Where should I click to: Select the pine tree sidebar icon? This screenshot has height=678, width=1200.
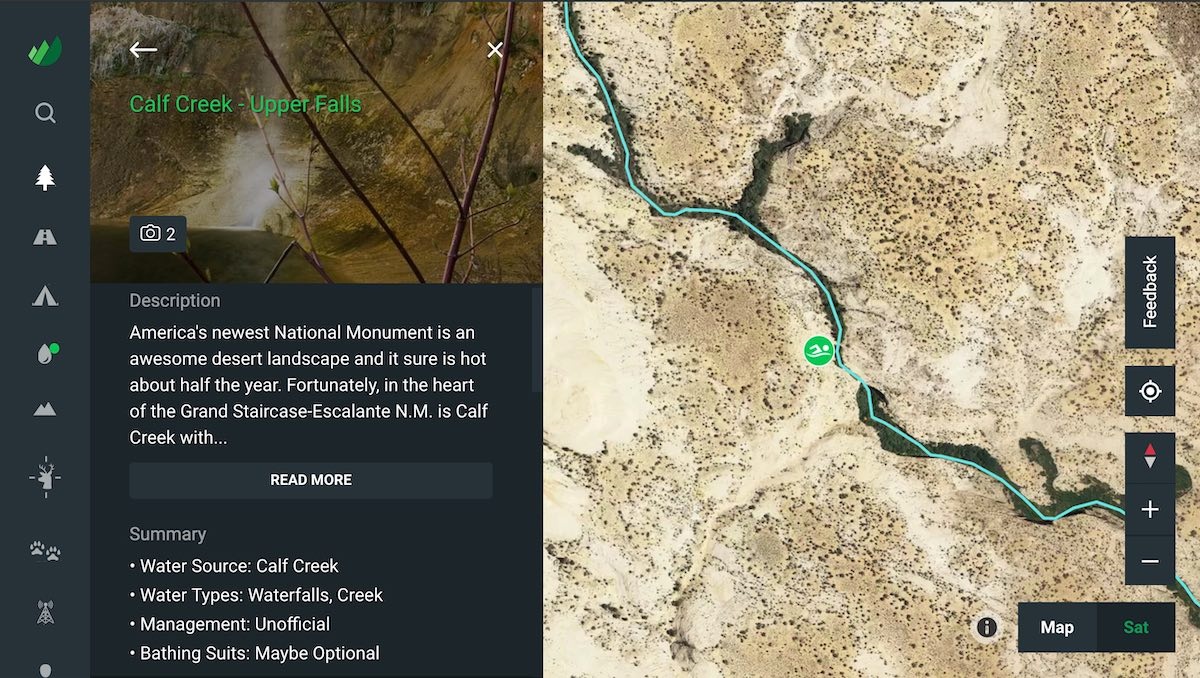(x=45, y=178)
